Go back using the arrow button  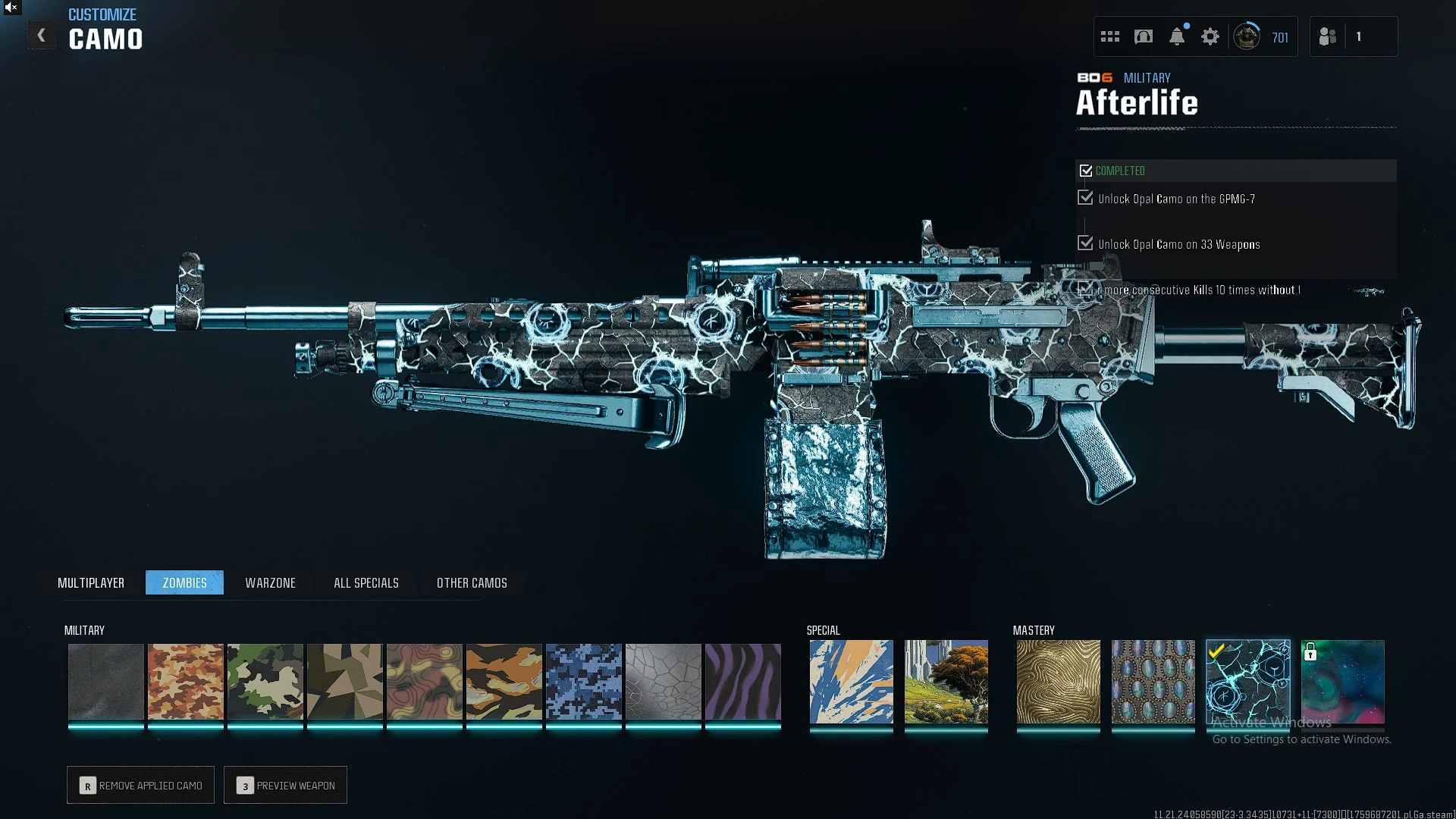(x=42, y=36)
